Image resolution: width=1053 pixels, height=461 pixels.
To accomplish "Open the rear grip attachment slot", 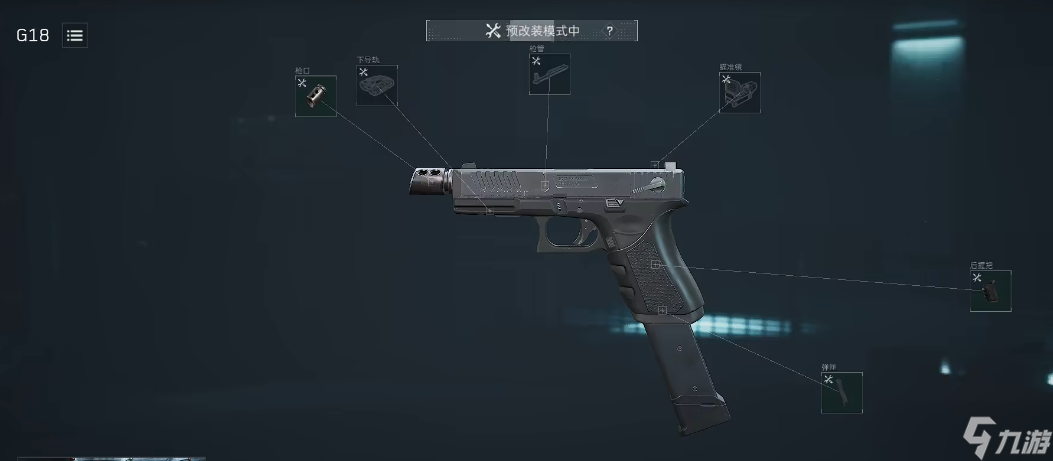I will tap(990, 291).
